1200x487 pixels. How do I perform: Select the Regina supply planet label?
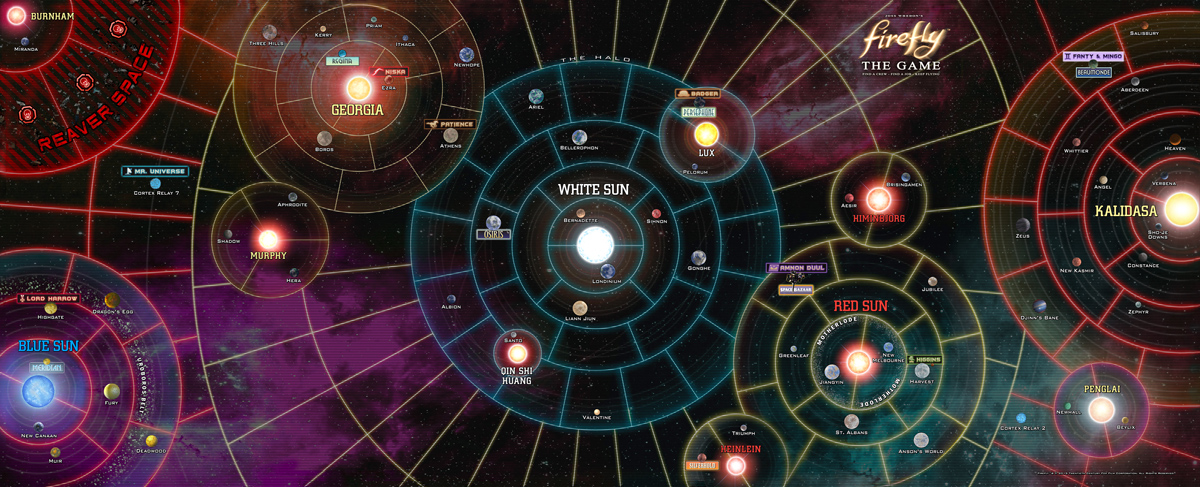pyautogui.click(x=343, y=61)
